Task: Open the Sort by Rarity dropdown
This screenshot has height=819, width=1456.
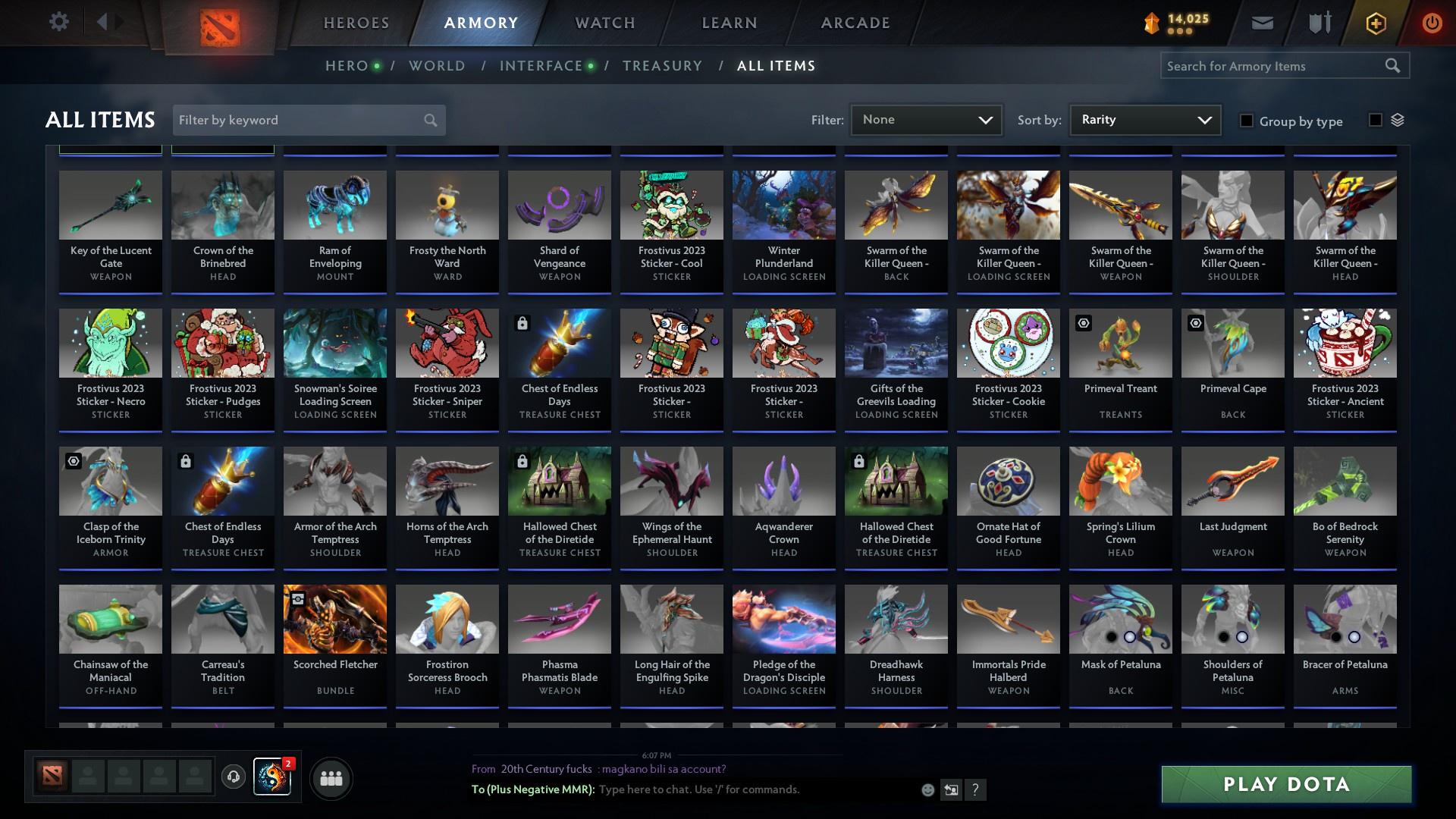Action: [x=1144, y=119]
